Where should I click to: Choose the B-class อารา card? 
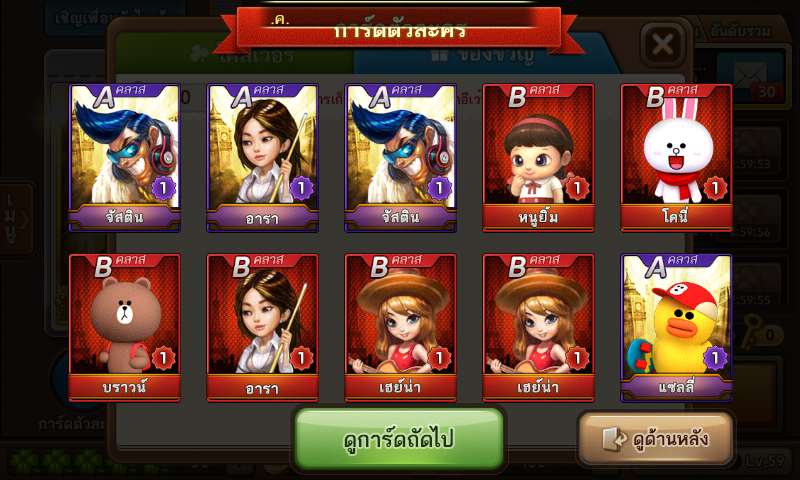262,327
